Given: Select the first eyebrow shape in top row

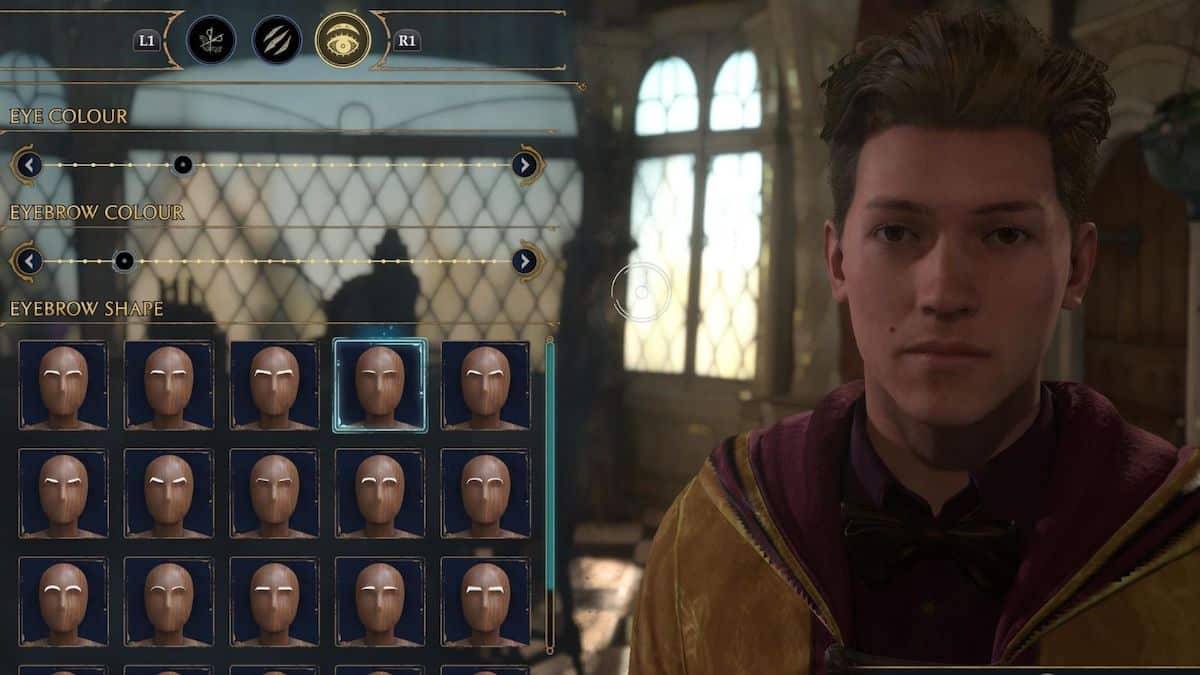Looking at the screenshot, I should (x=63, y=385).
